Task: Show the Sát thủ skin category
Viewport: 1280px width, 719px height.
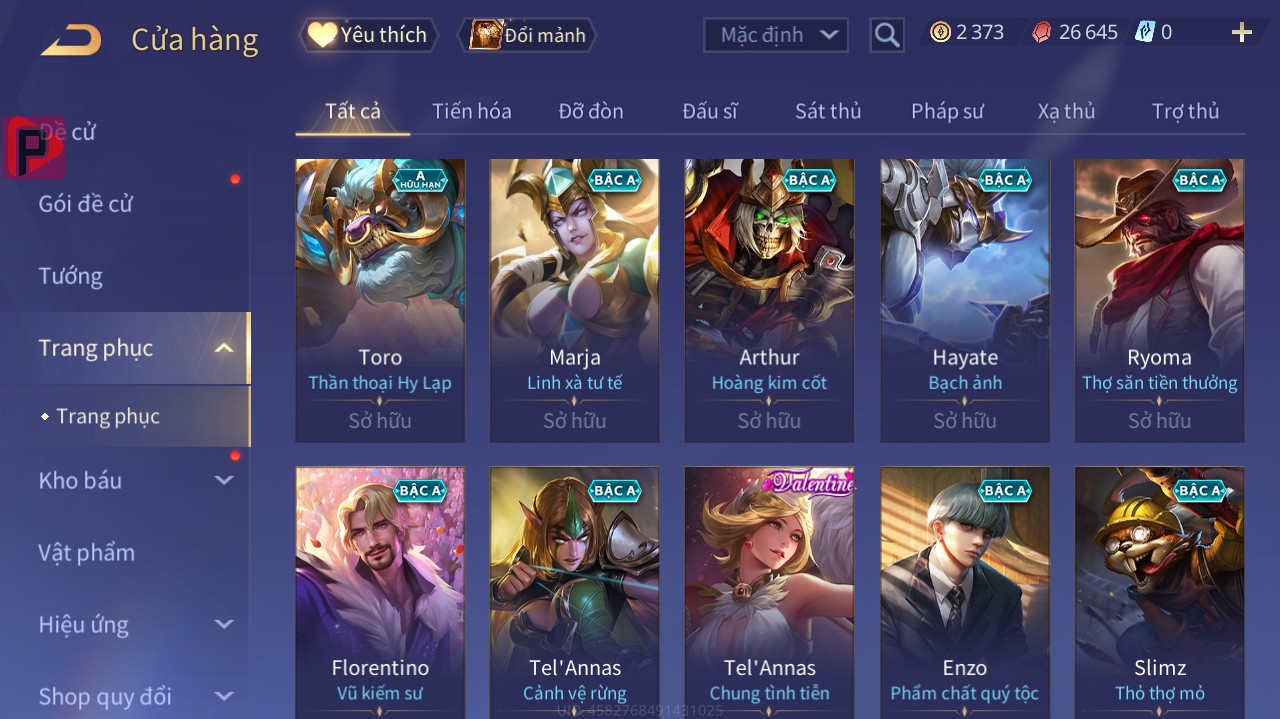Action: [x=827, y=111]
